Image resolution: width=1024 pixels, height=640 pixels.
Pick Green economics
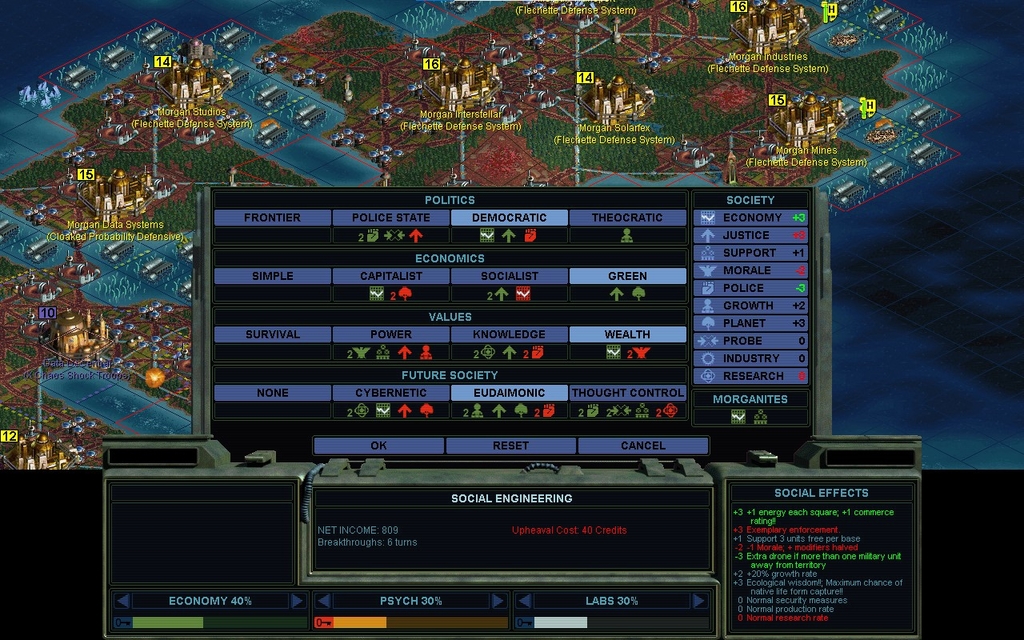tap(627, 276)
